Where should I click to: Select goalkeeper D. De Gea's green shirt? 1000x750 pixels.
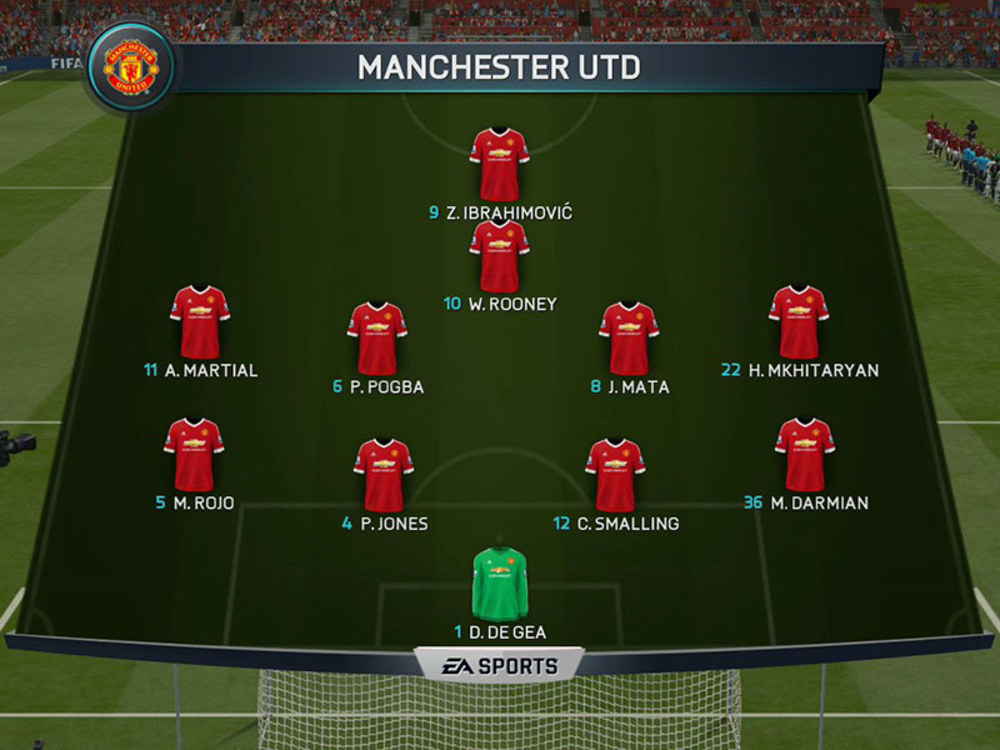pyautogui.click(x=500, y=584)
